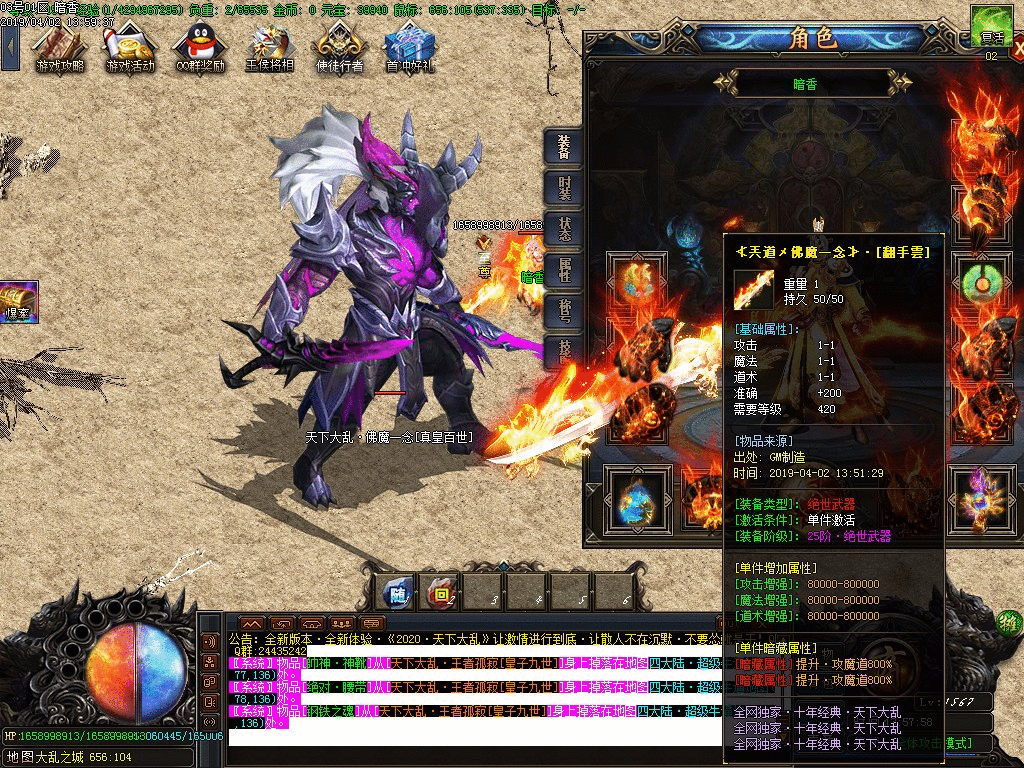The height and width of the screenshot is (768, 1024).
Task: Use the red 回 scroll in the hotbar
Action: click(440, 593)
